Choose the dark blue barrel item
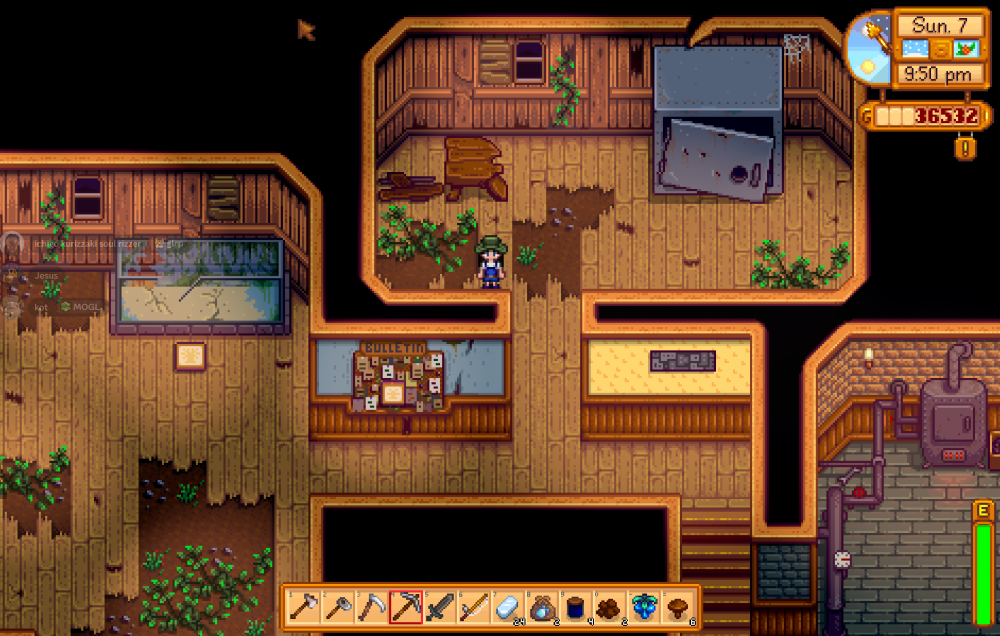 click(575, 607)
